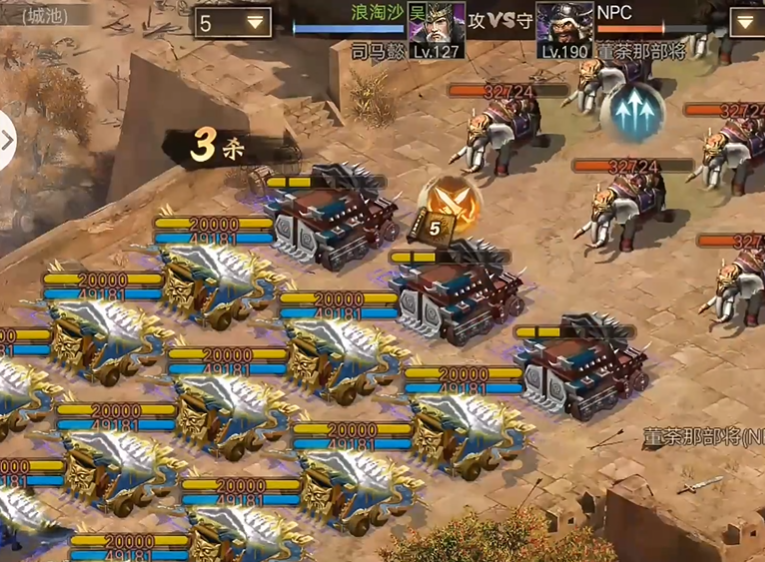Select defender general Lv.190 portrait
The height and width of the screenshot is (562, 765).
564,24
